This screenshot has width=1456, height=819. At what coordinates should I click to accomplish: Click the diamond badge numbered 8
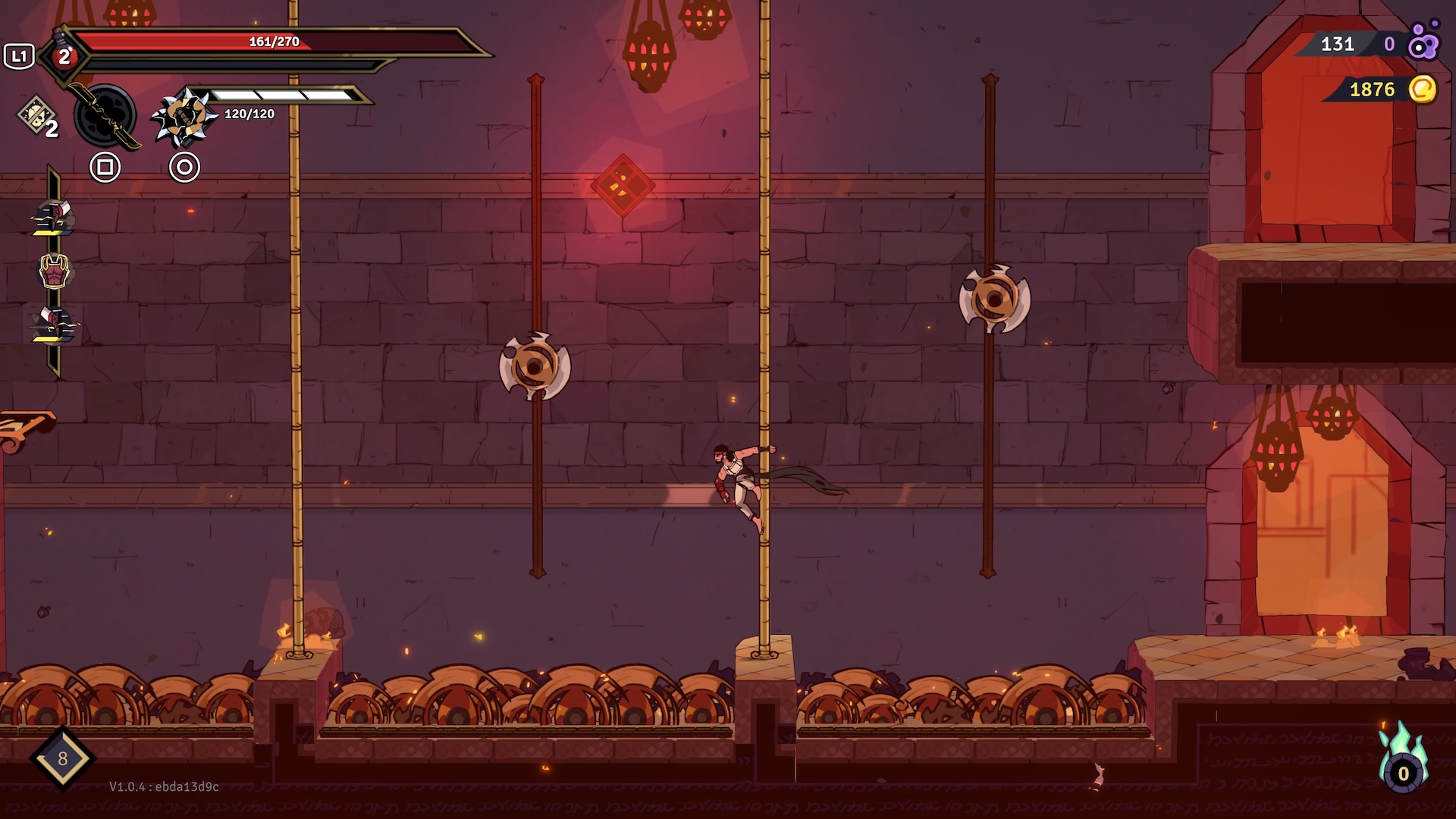pyautogui.click(x=62, y=758)
